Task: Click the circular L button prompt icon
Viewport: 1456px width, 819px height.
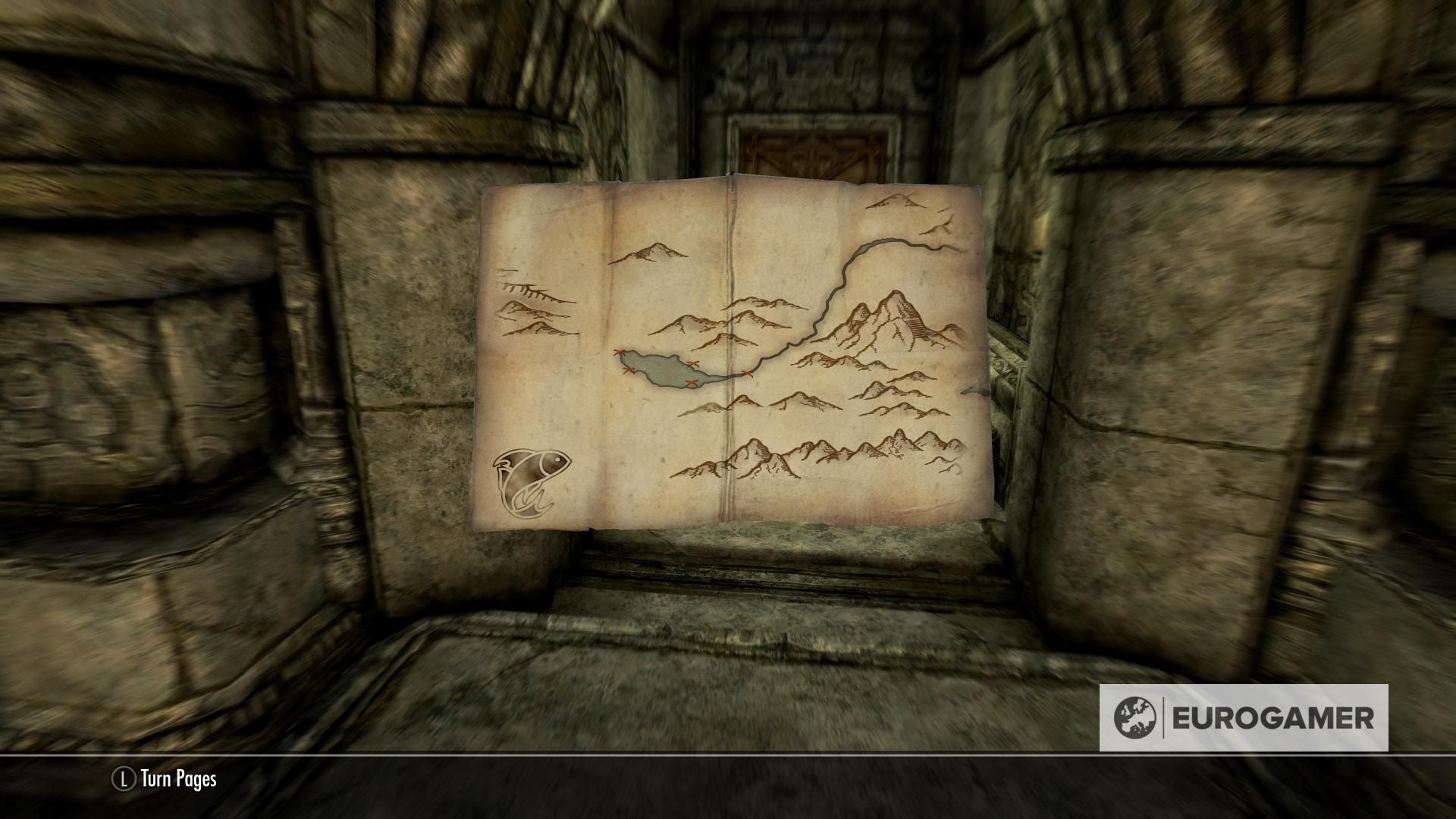Action: coord(124,777)
